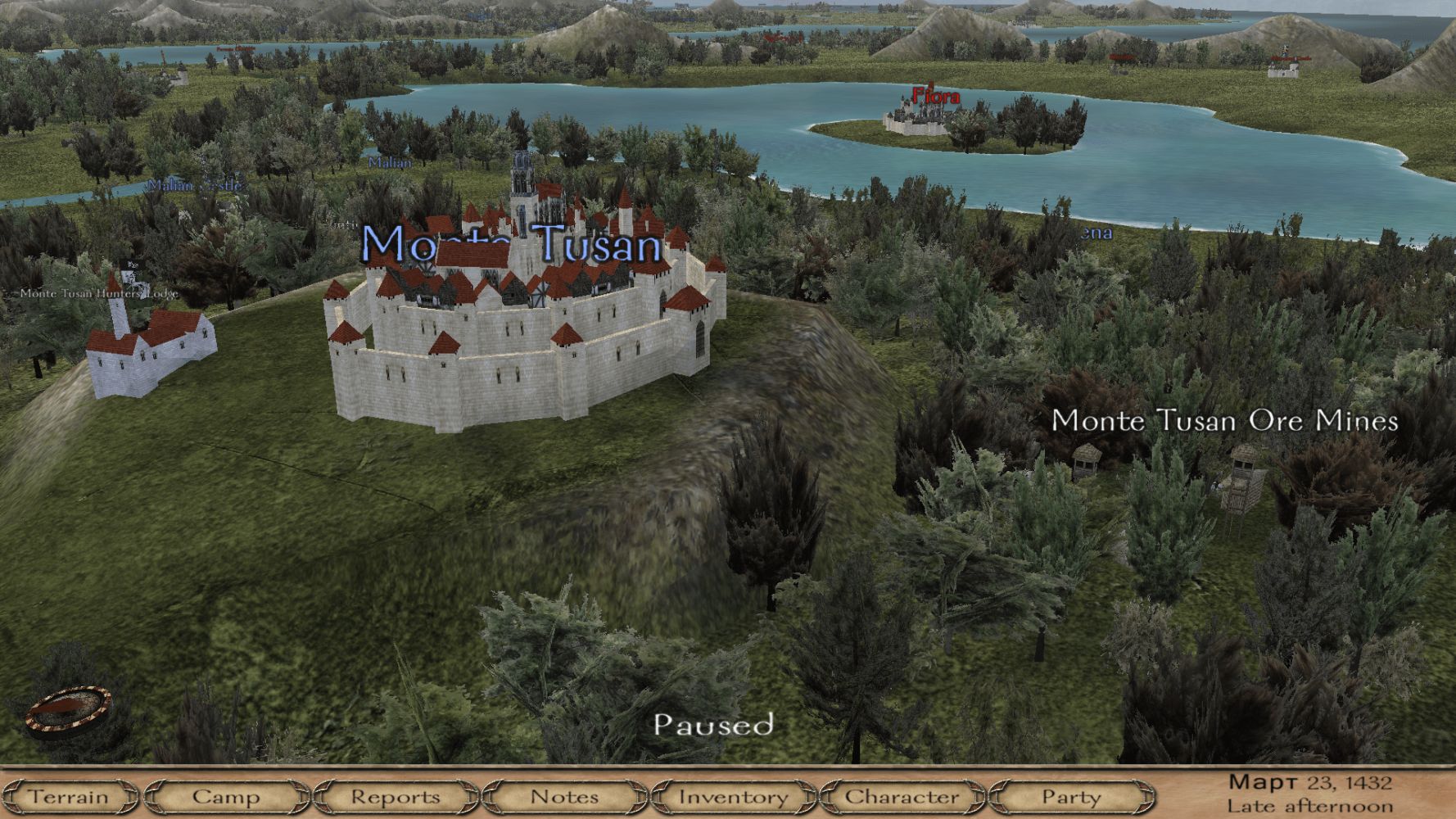1456x819 pixels.
Task: Click the Monte Tusan Hunters Lodge label
Action: [x=98, y=293]
